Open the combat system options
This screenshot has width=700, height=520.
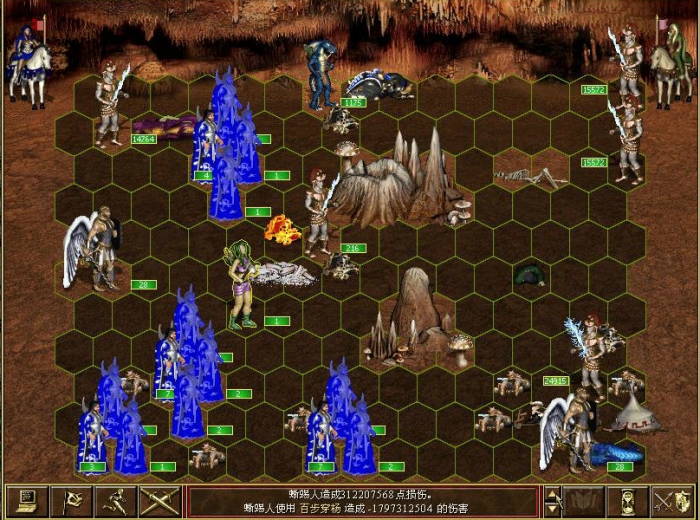(26, 500)
